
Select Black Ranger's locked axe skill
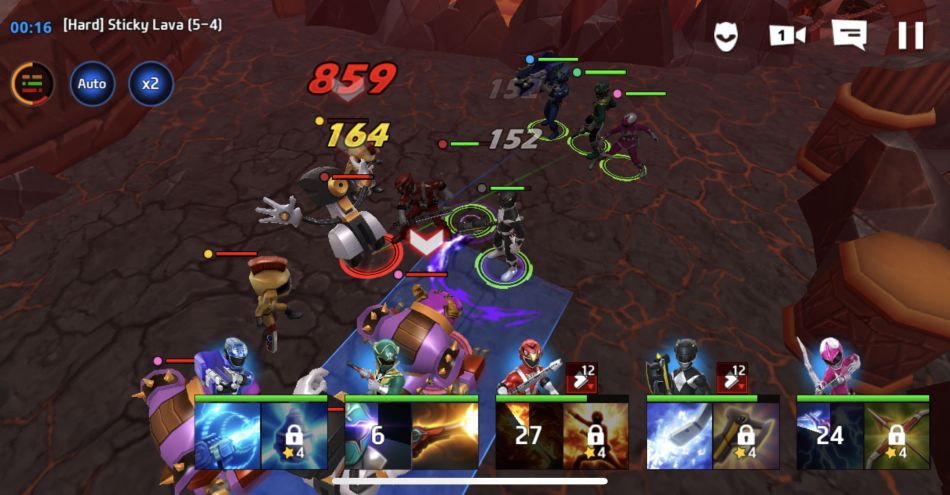coord(745,435)
